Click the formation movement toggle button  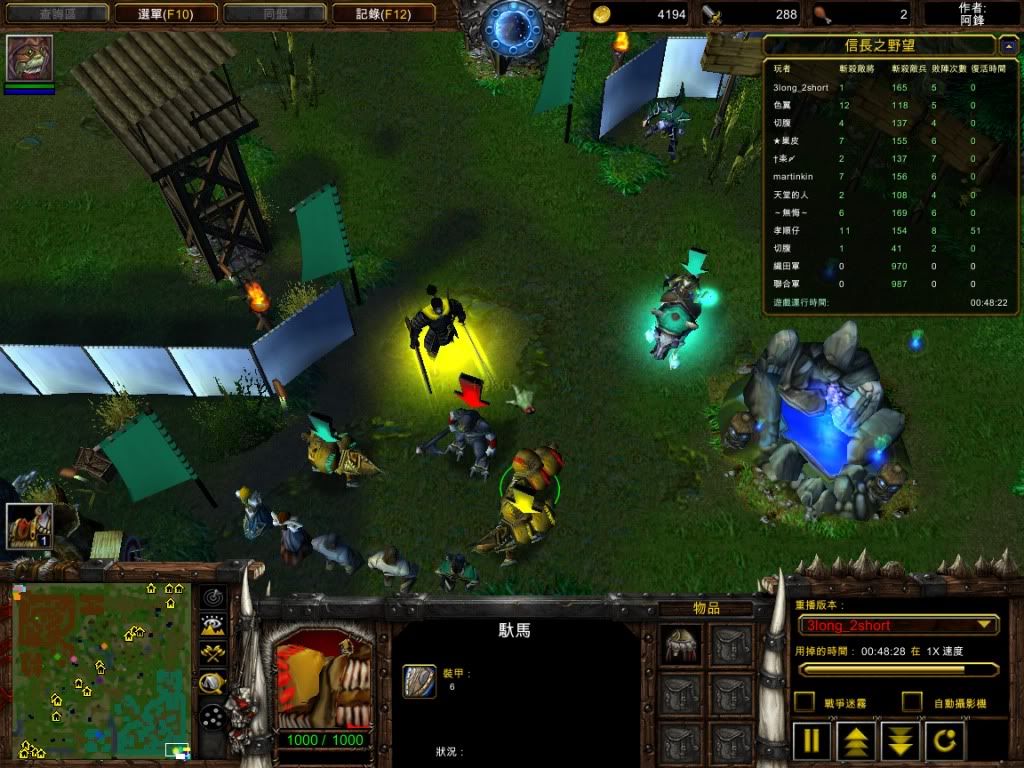[213, 716]
